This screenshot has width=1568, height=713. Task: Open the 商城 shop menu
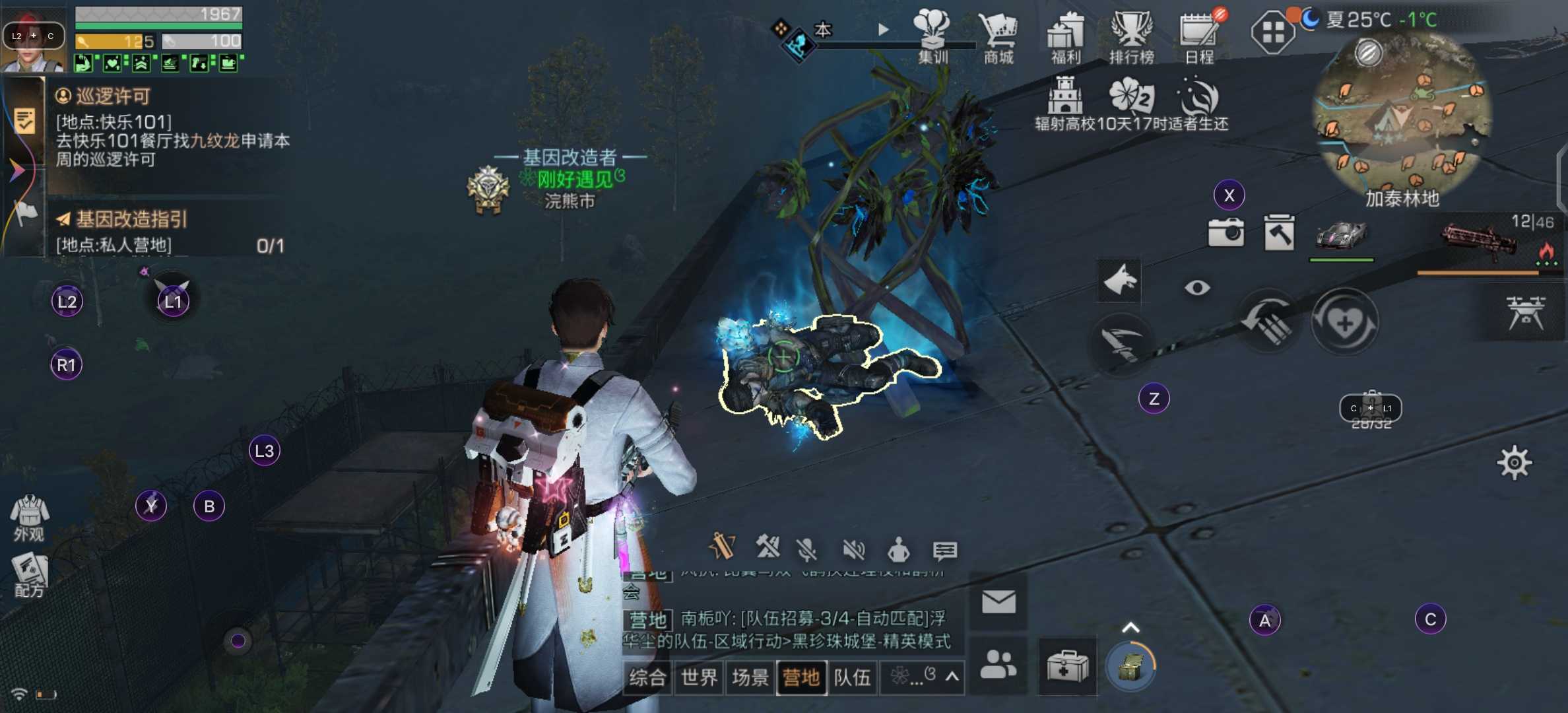point(998,38)
